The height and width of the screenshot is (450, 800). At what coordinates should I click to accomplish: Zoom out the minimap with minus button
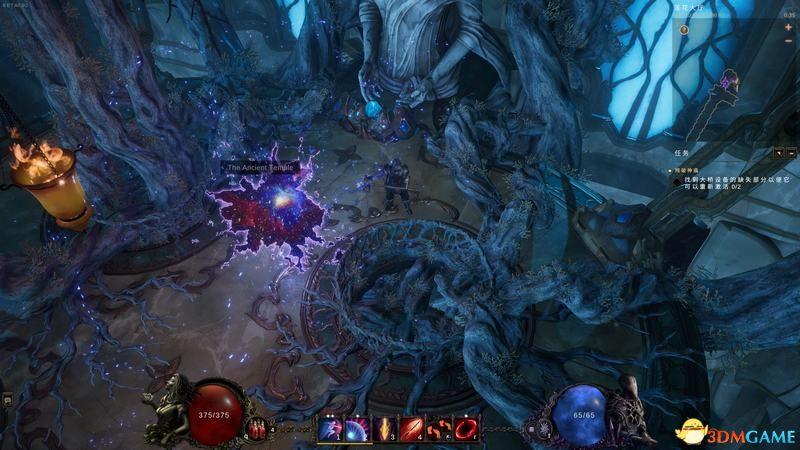pyautogui.click(x=787, y=42)
